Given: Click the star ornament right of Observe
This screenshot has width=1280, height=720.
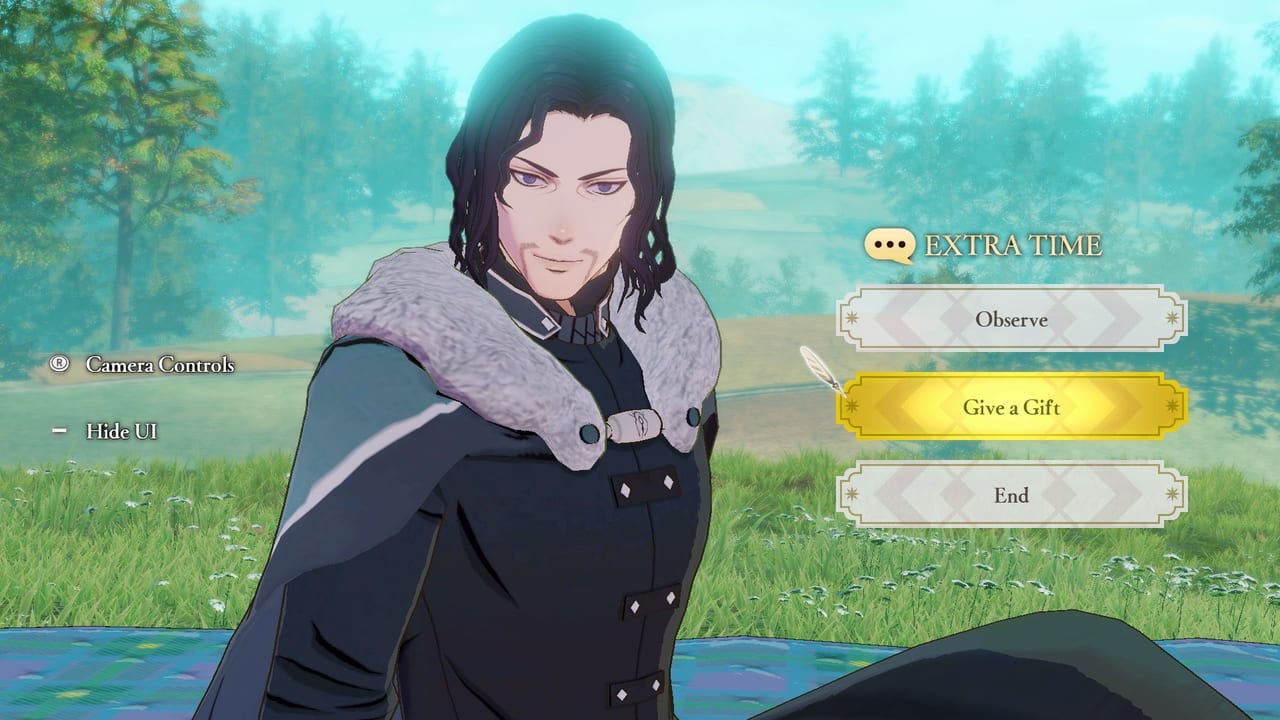Looking at the screenshot, I should 1172,320.
